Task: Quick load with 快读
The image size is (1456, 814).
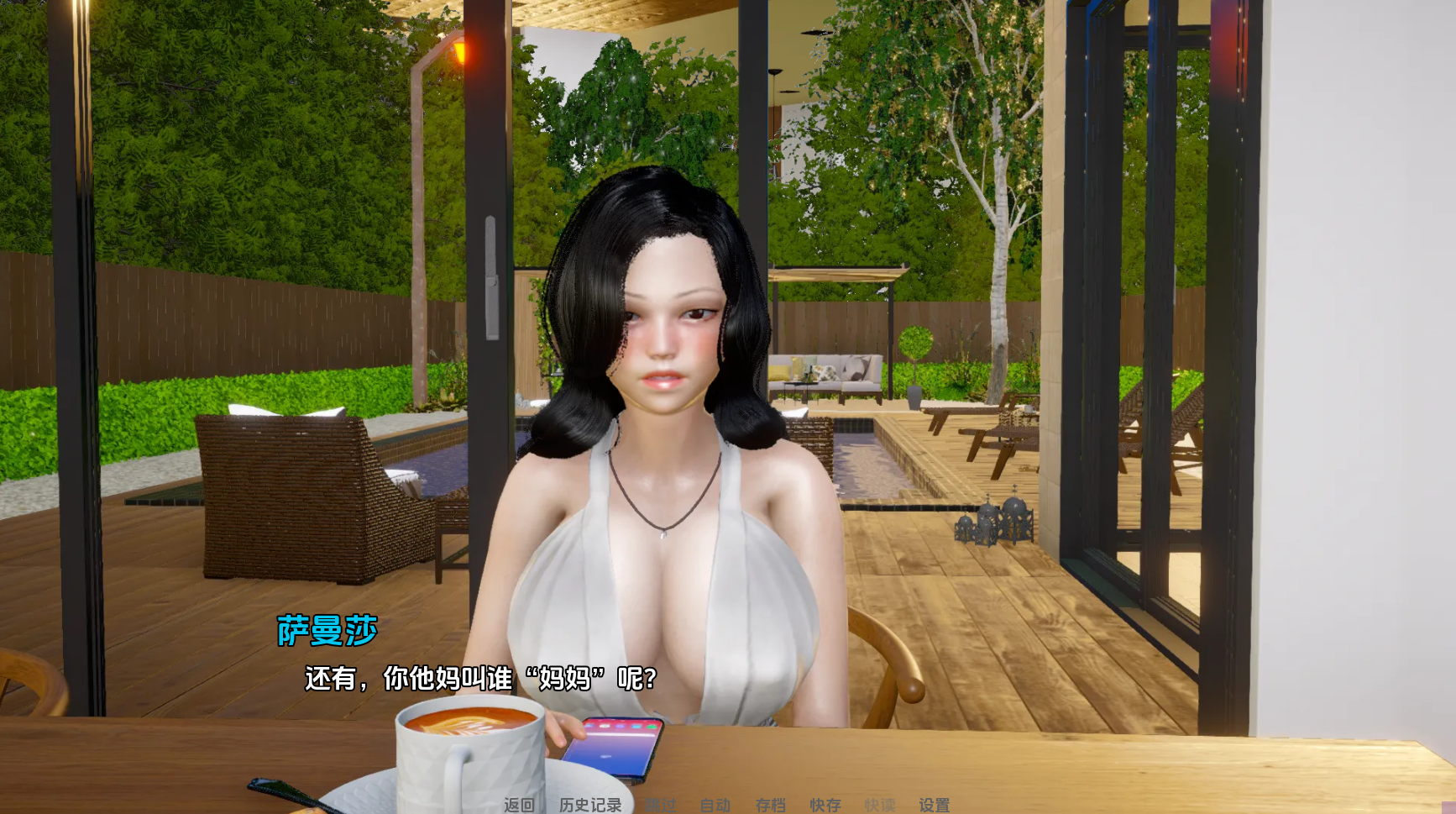Action: click(x=879, y=805)
